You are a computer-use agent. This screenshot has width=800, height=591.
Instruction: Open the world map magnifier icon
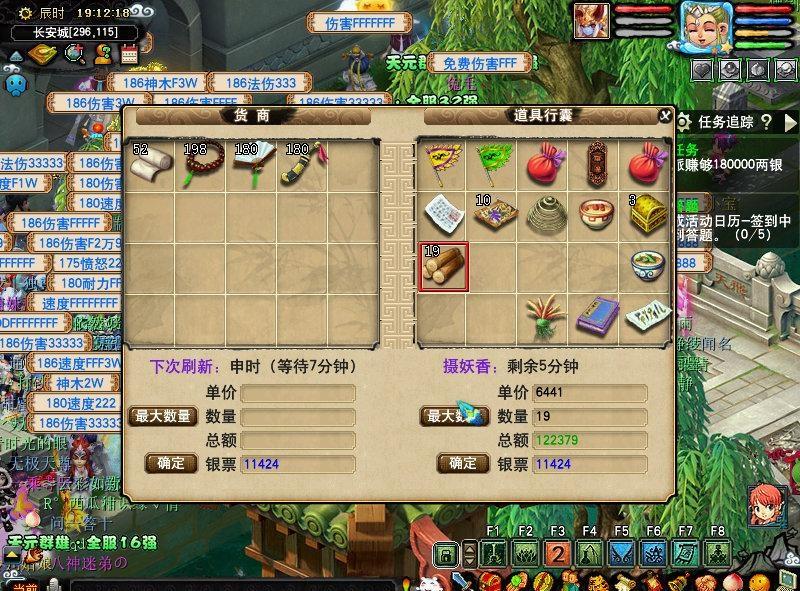pyautogui.click(x=74, y=54)
